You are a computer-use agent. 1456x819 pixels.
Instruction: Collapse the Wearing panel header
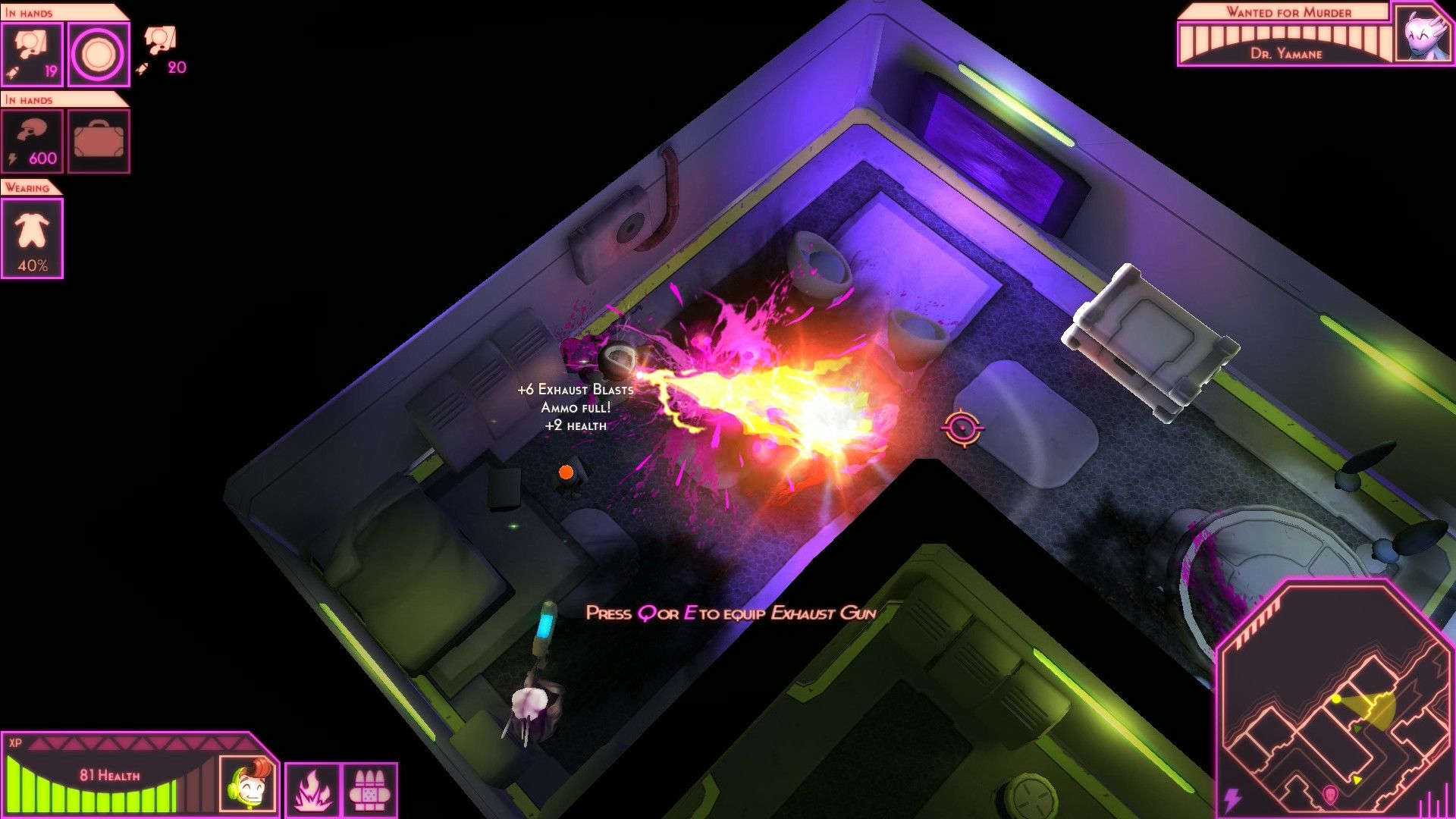click(x=29, y=187)
